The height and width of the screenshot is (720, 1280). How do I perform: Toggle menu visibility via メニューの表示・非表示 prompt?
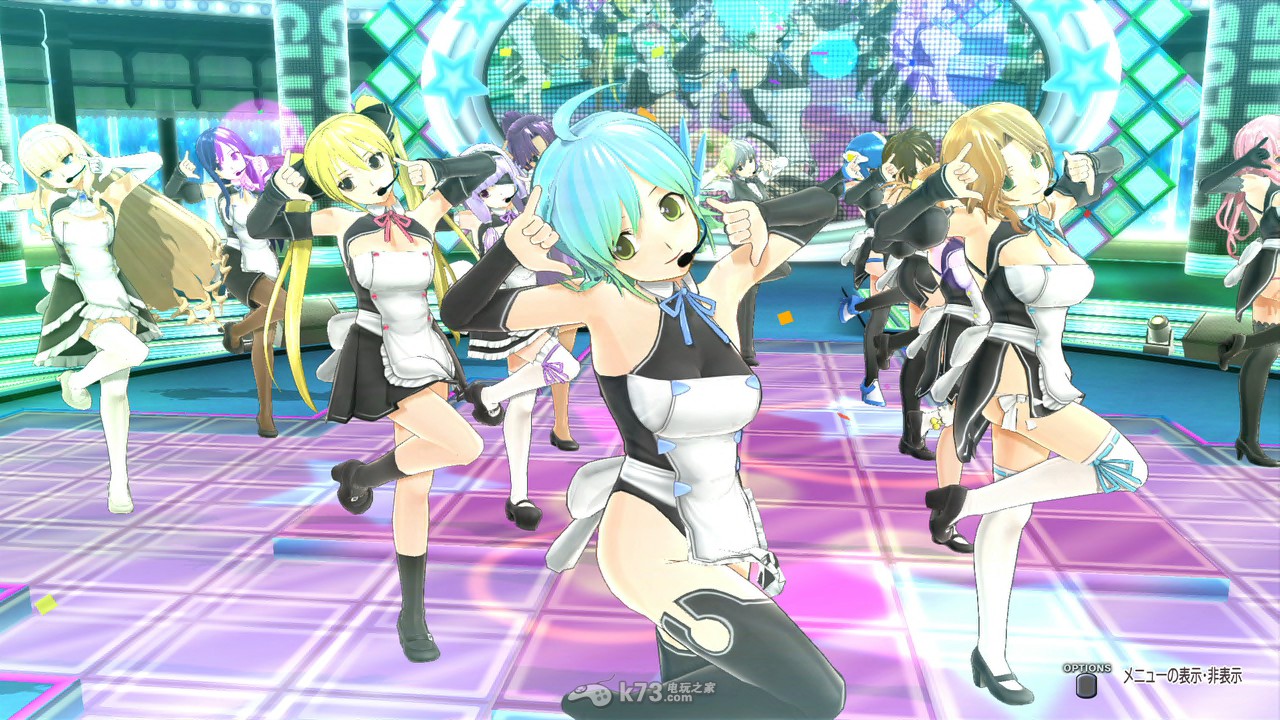[x=1185, y=677]
